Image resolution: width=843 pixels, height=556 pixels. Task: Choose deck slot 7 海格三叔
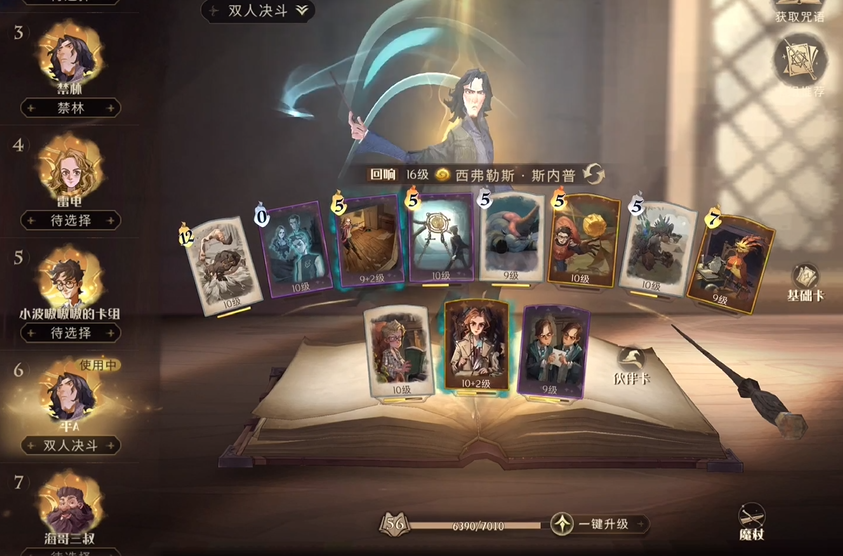(x=70, y=505)
